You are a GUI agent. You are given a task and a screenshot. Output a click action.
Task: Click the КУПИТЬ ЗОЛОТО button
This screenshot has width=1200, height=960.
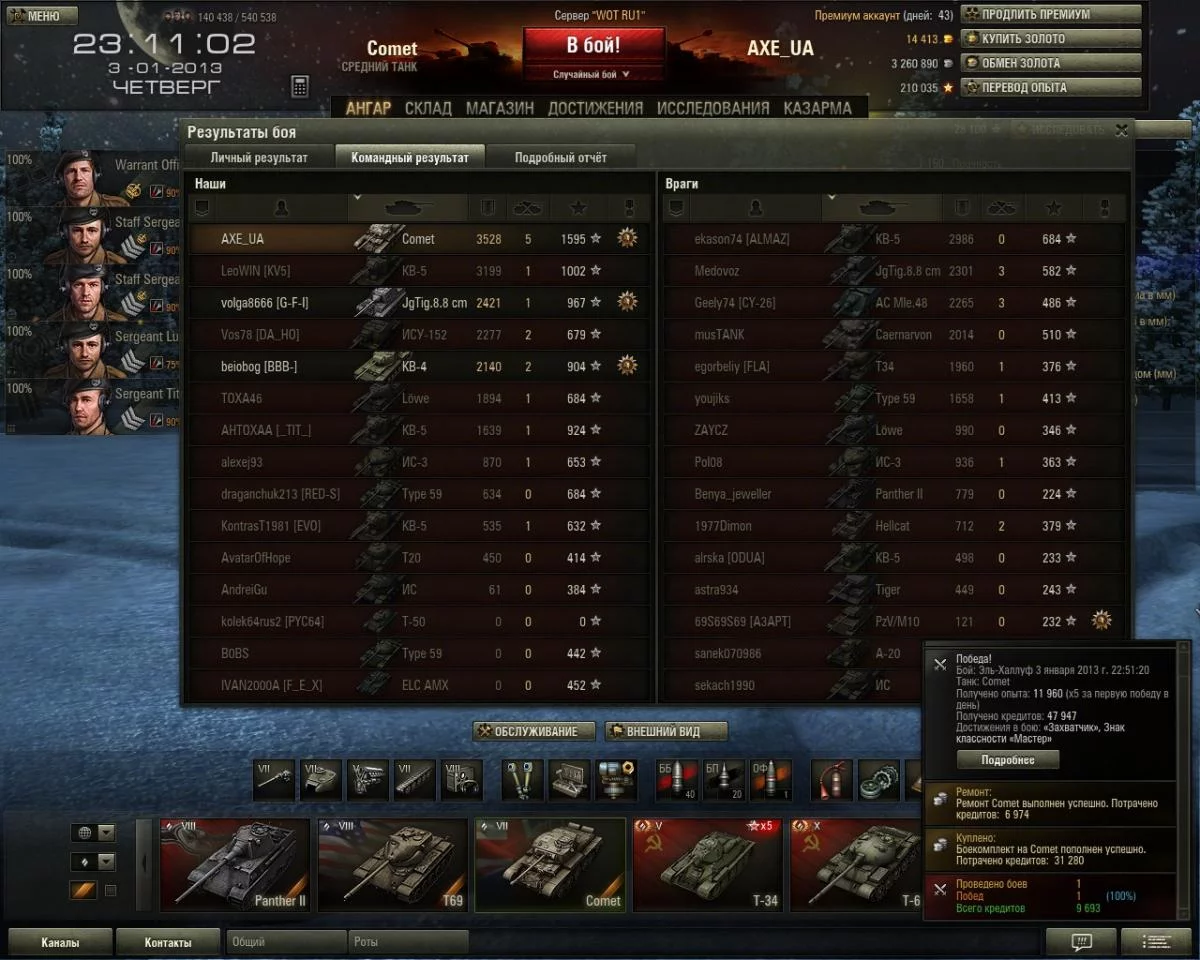click(1050, 39)
